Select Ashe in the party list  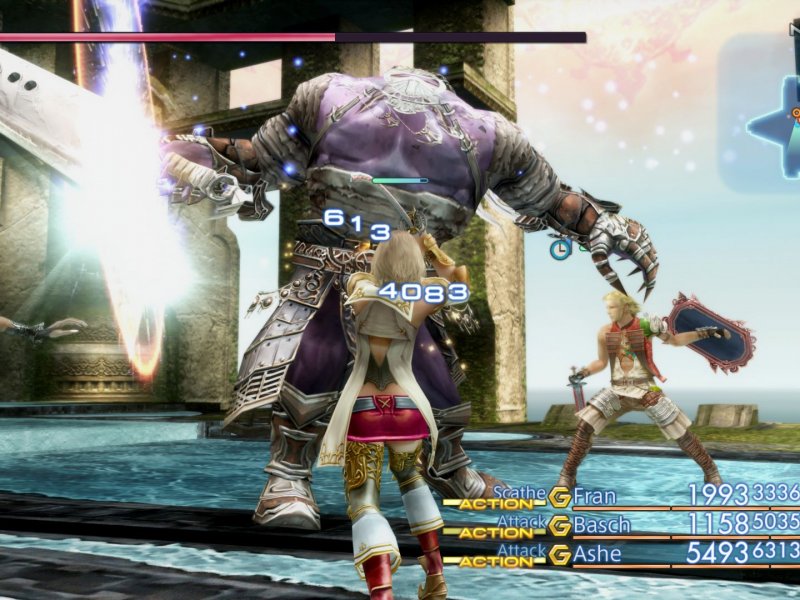click(x=597, y=553)
